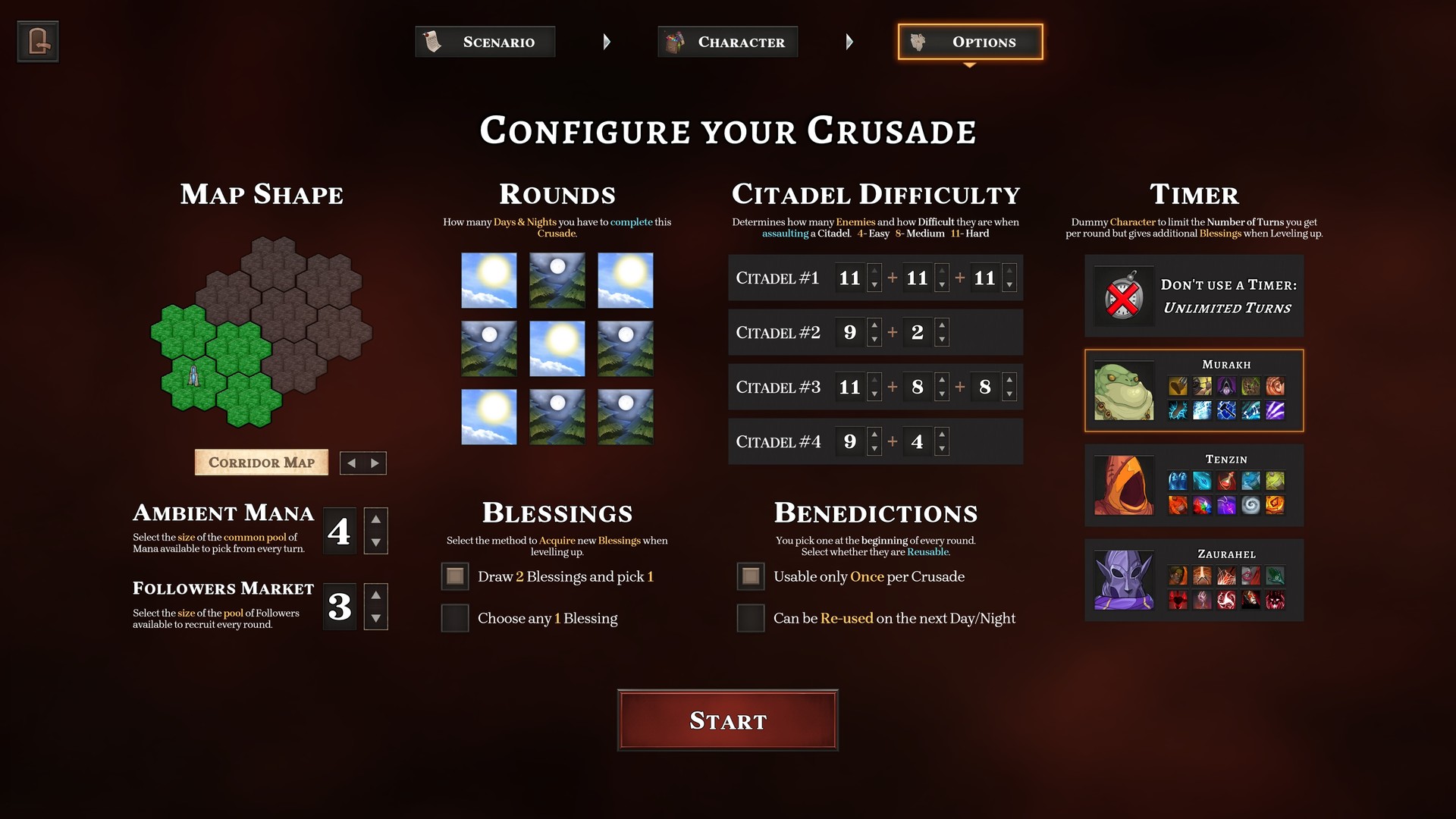Select Tenzin's portrait as the timer character

[x=1123, y=485]
